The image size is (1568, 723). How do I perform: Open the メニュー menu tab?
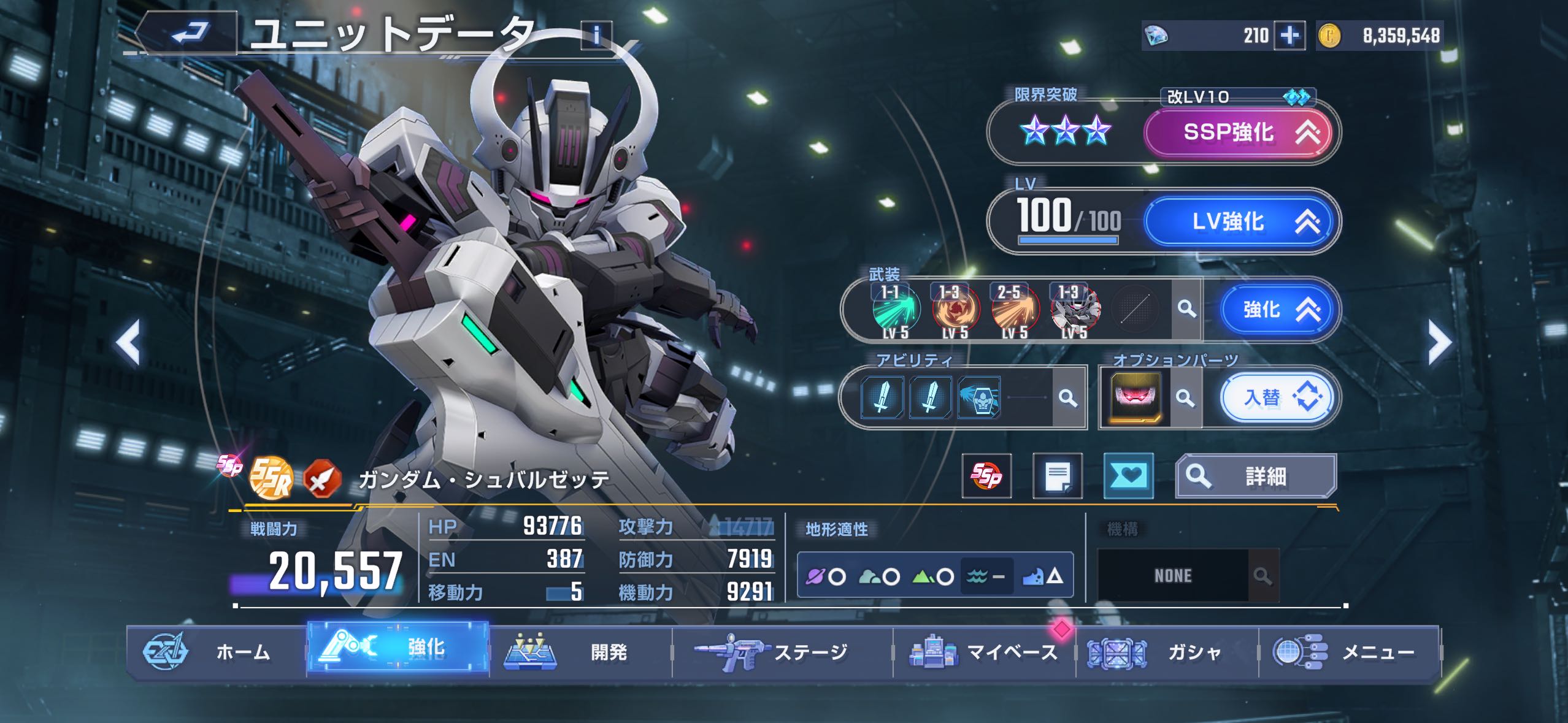click(x=1350, y=652)
